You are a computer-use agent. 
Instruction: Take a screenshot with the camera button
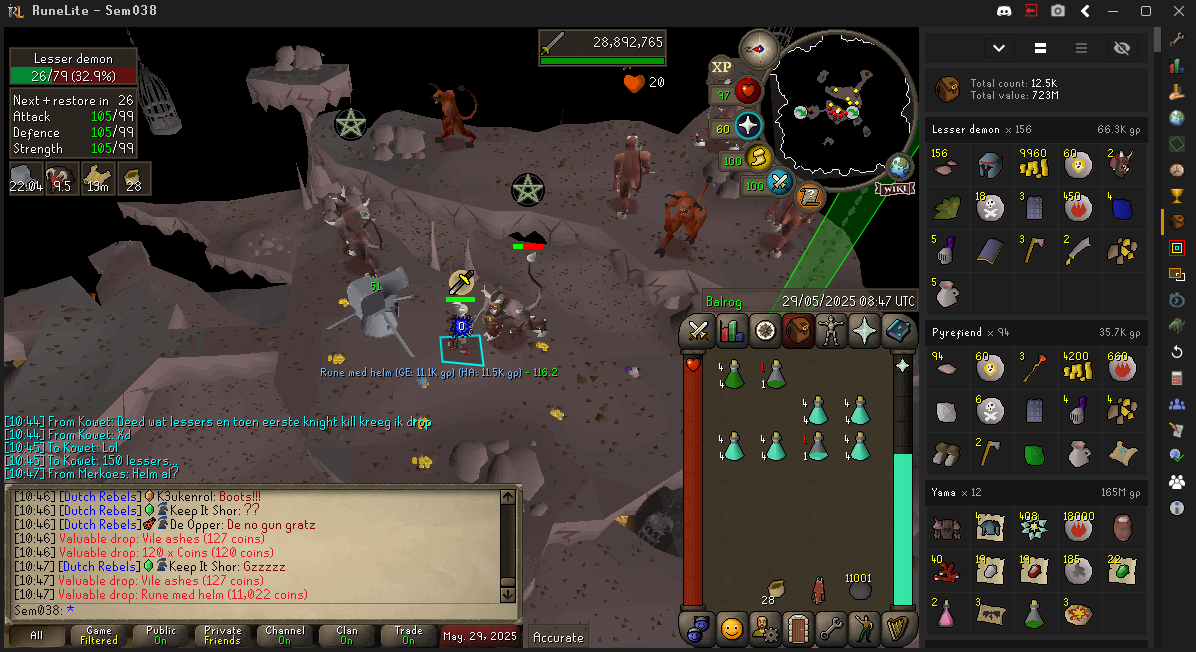click(1058, 11)
